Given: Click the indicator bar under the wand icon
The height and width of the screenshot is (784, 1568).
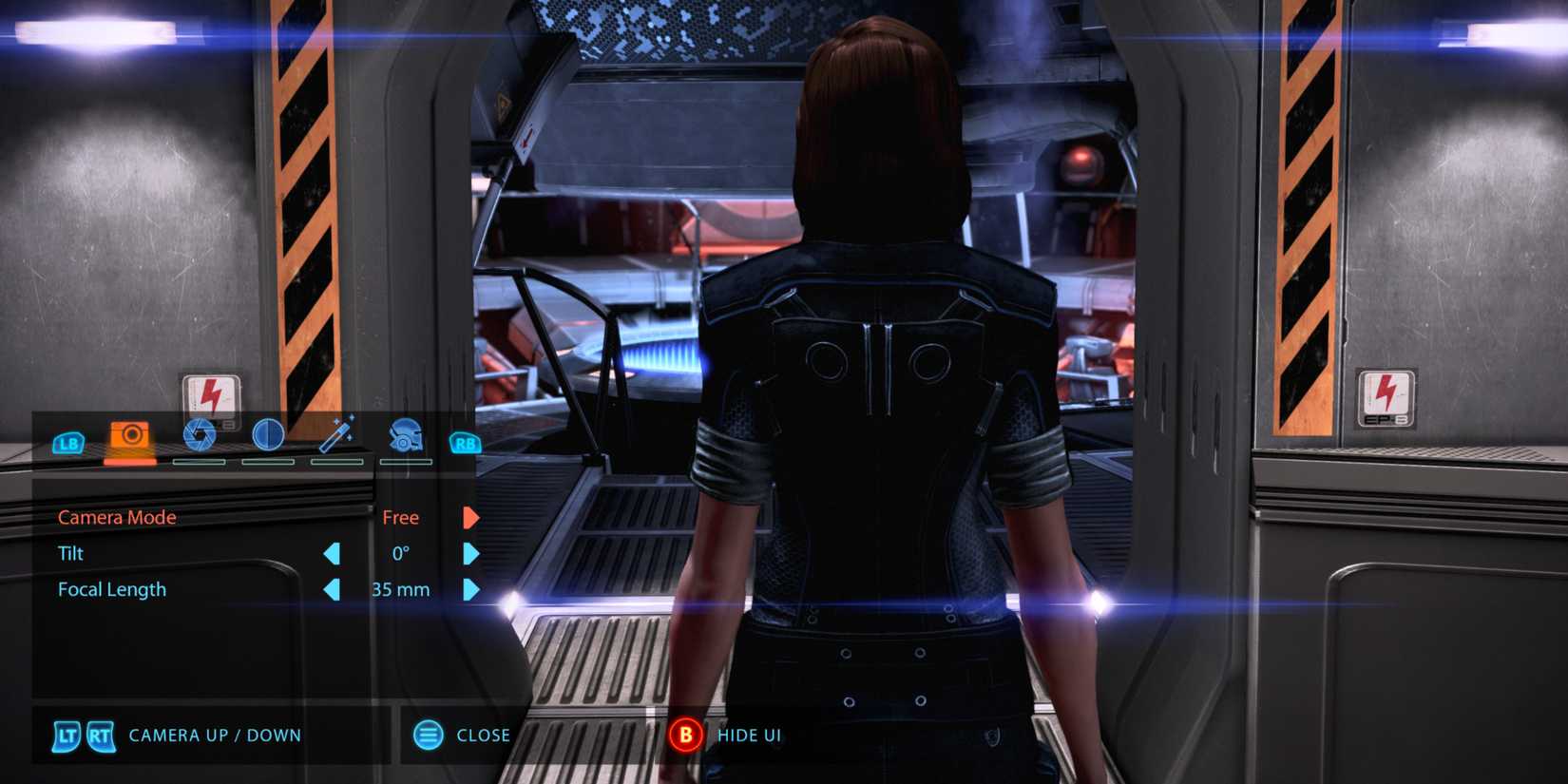Looking at the screenshot, I should [x=338, y=463].
